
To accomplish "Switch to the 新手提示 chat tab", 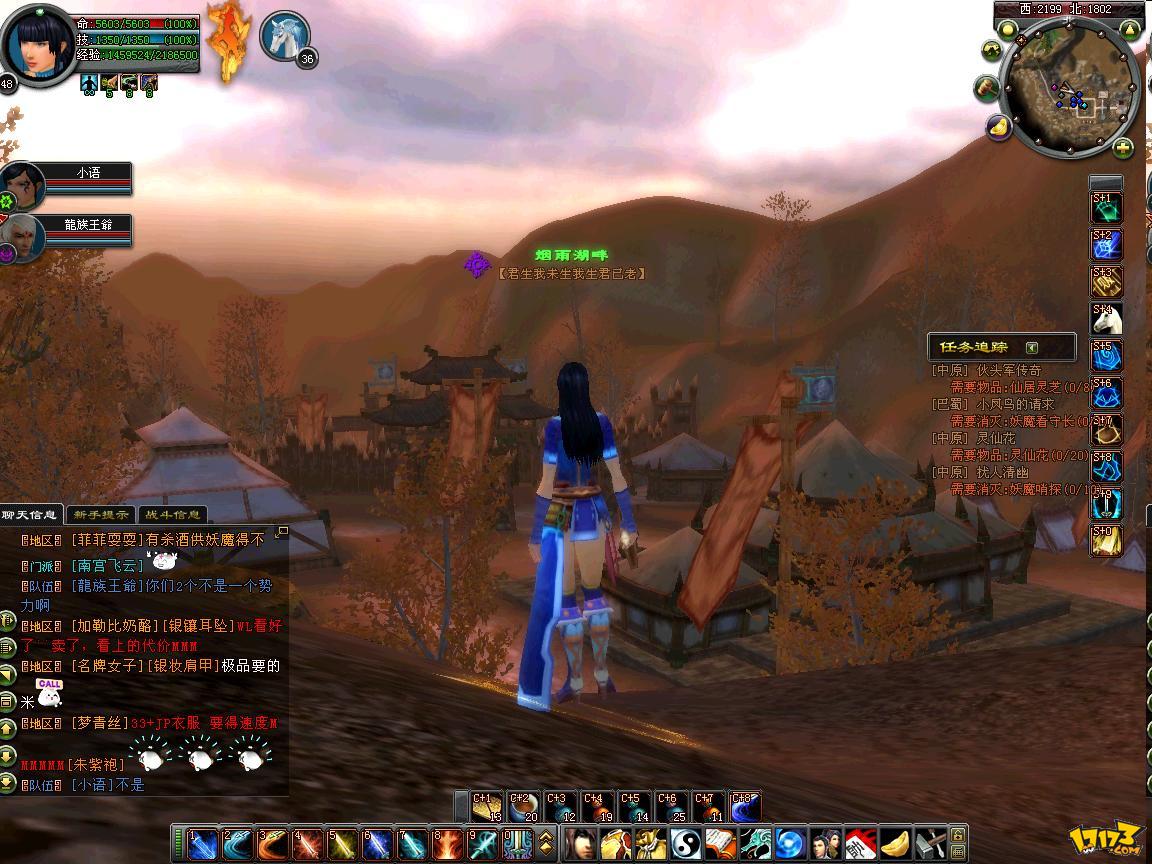I will click(x=100, y=515).
